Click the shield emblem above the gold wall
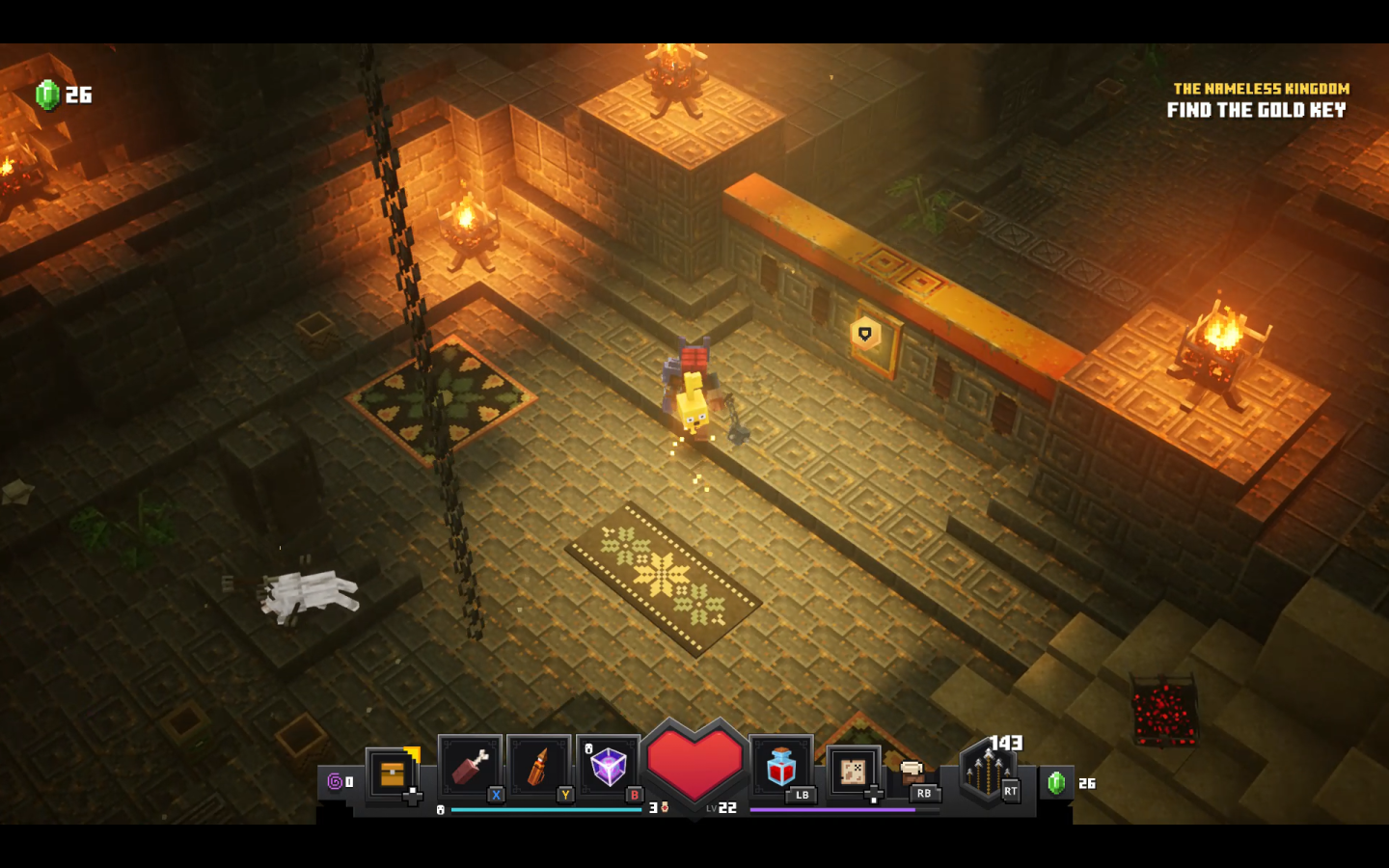Screen dimensions: 1389x868 coord(865,331)
